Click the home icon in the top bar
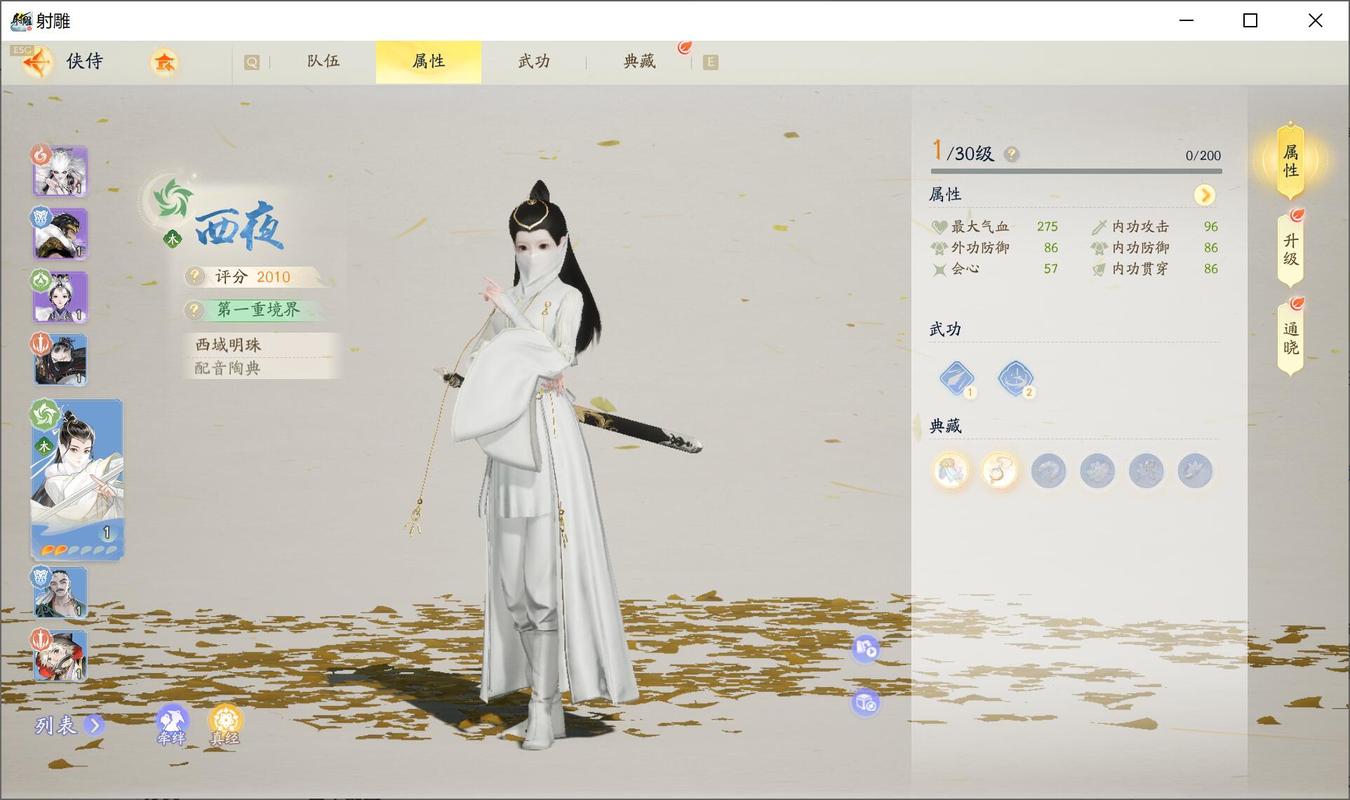The height and width of the screenshot is (800, 1350). pos(165,61)
